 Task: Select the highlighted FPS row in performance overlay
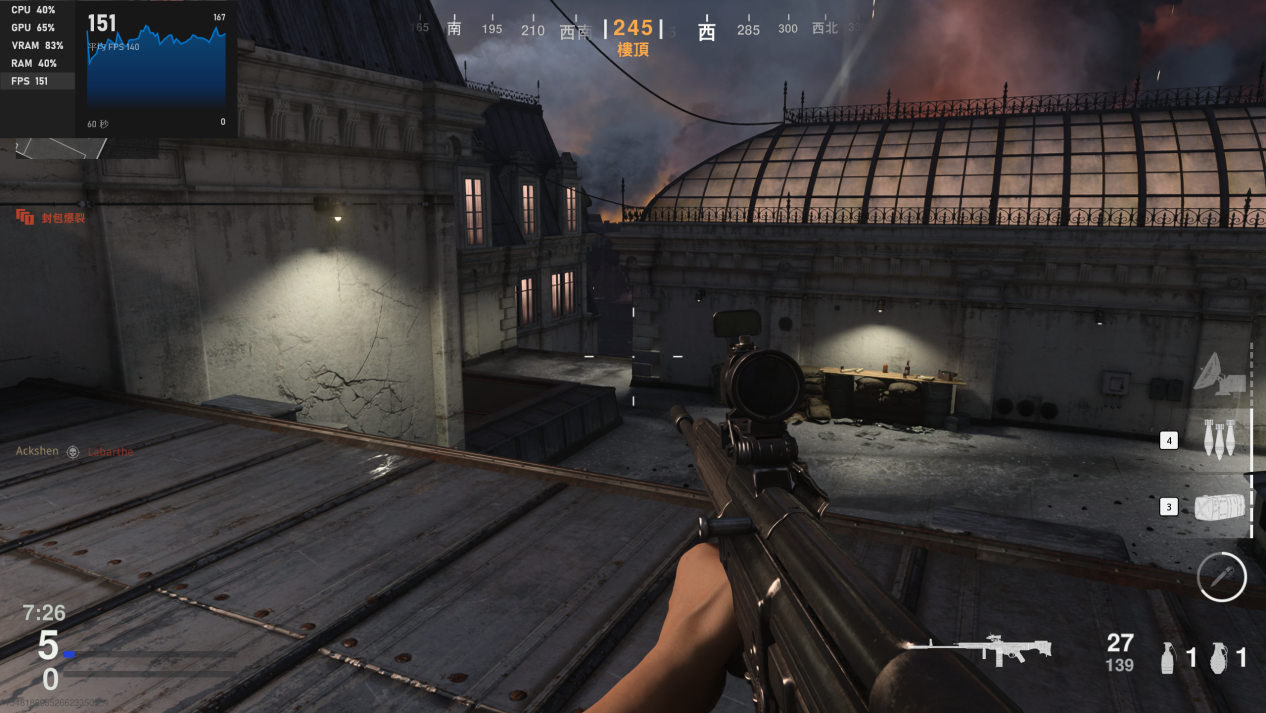[x=37, y=81]
